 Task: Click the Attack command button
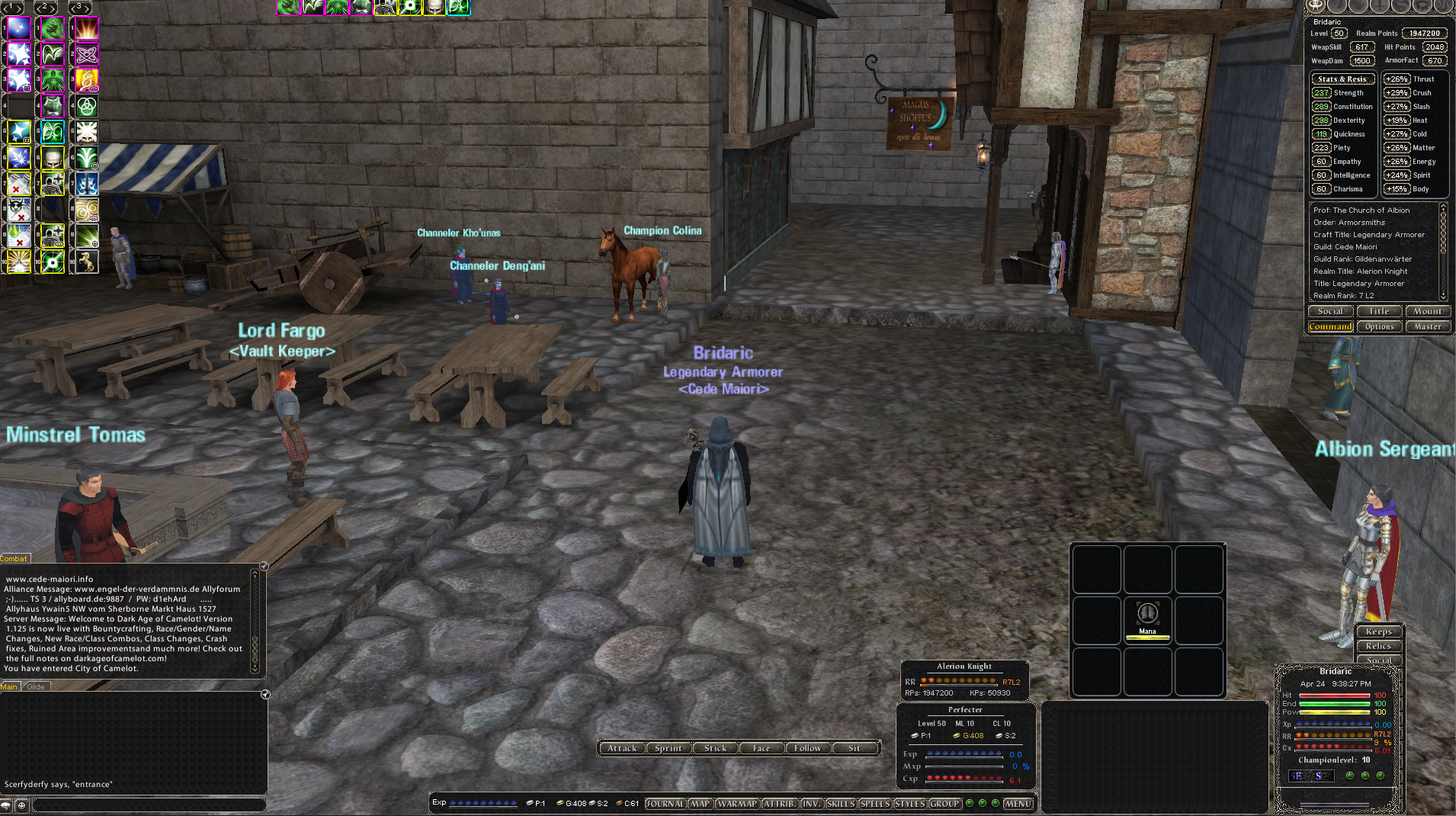point(622,748)
